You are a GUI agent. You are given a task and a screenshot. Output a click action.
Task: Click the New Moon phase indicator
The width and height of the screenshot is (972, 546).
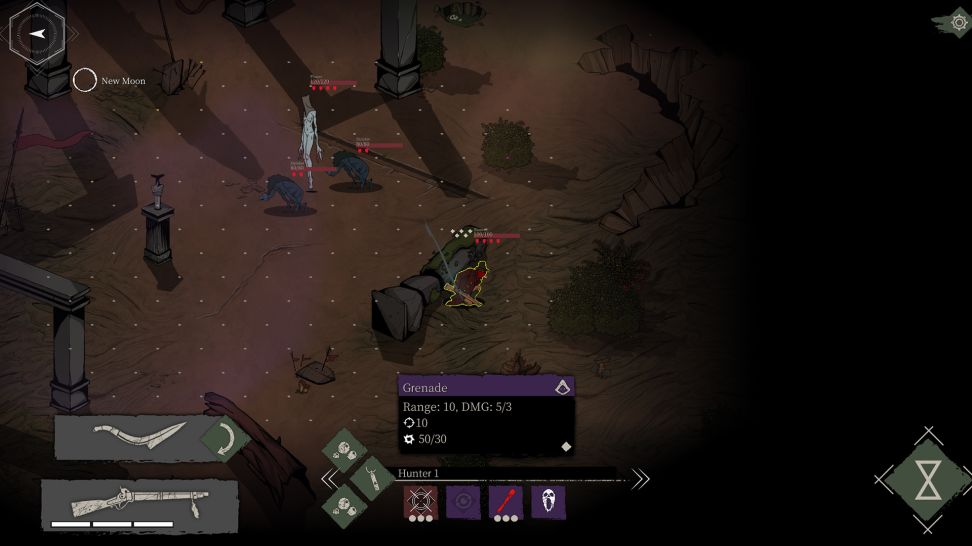click(x=85, y=80)
